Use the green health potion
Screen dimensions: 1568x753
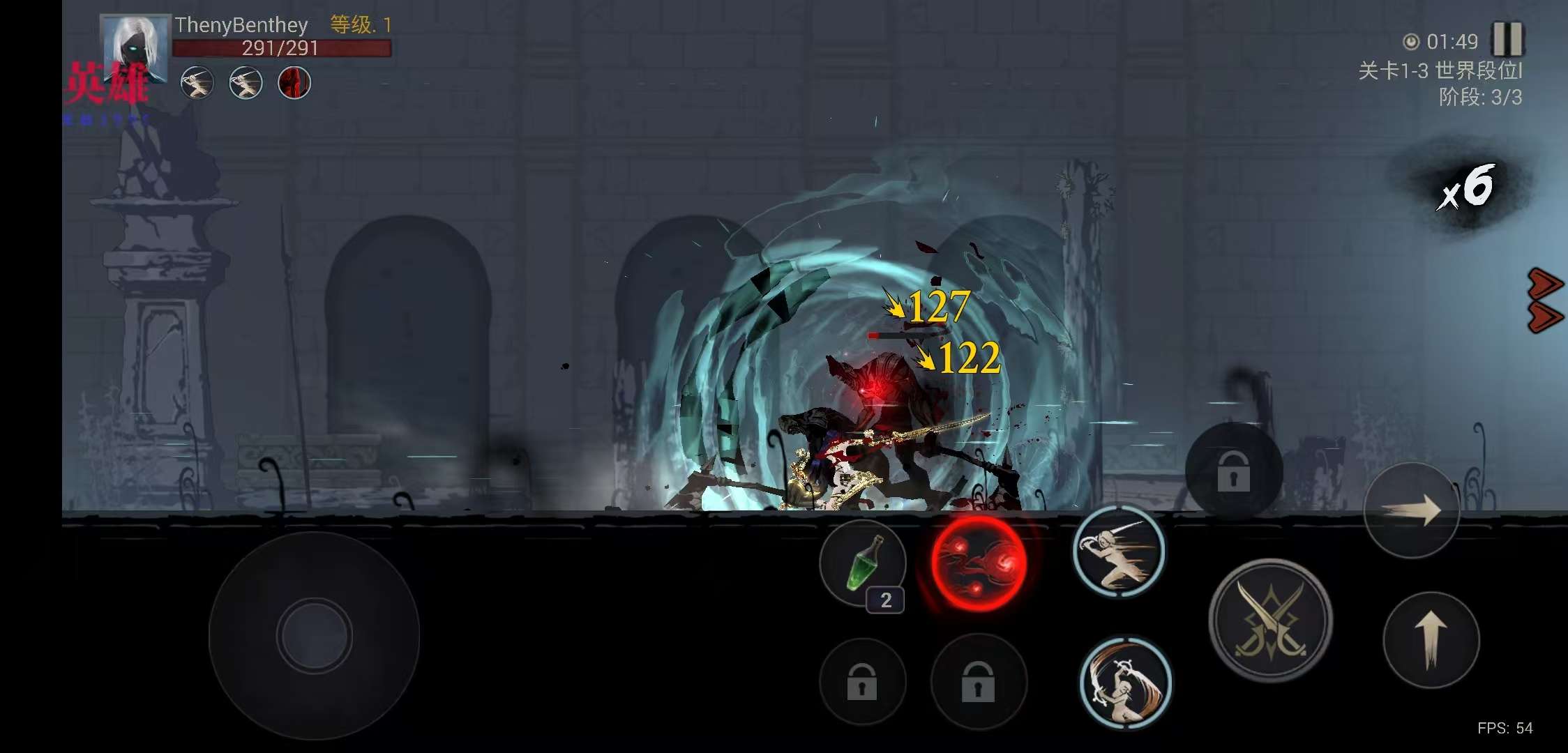tap(863, 563)
